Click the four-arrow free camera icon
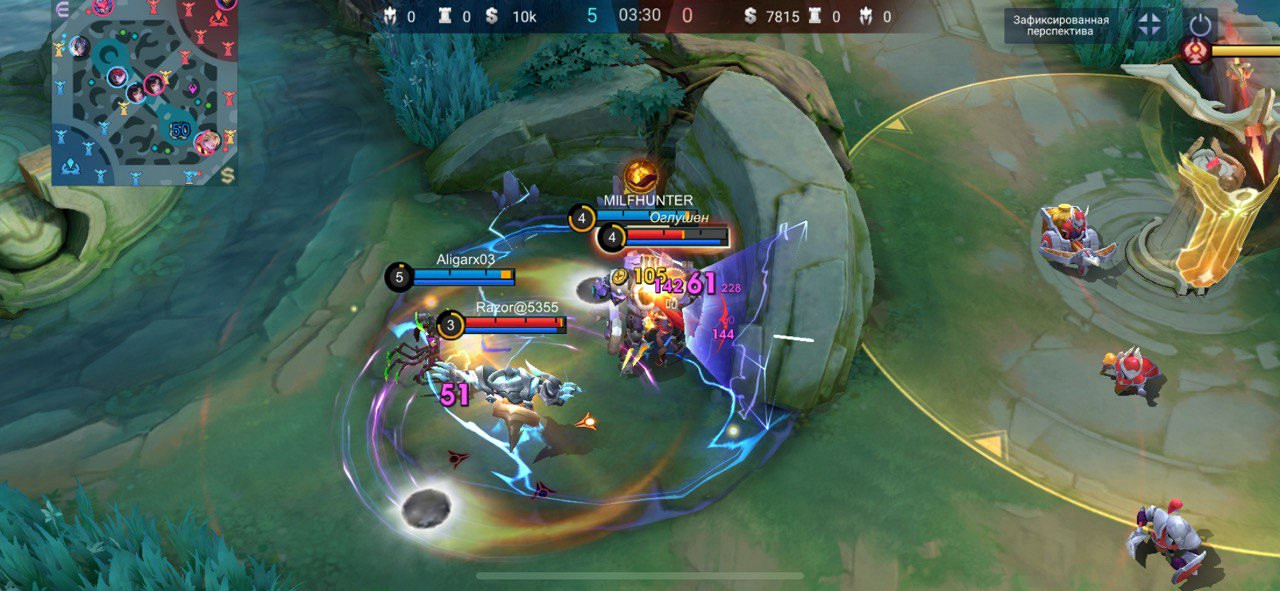 coord(1150,25)
